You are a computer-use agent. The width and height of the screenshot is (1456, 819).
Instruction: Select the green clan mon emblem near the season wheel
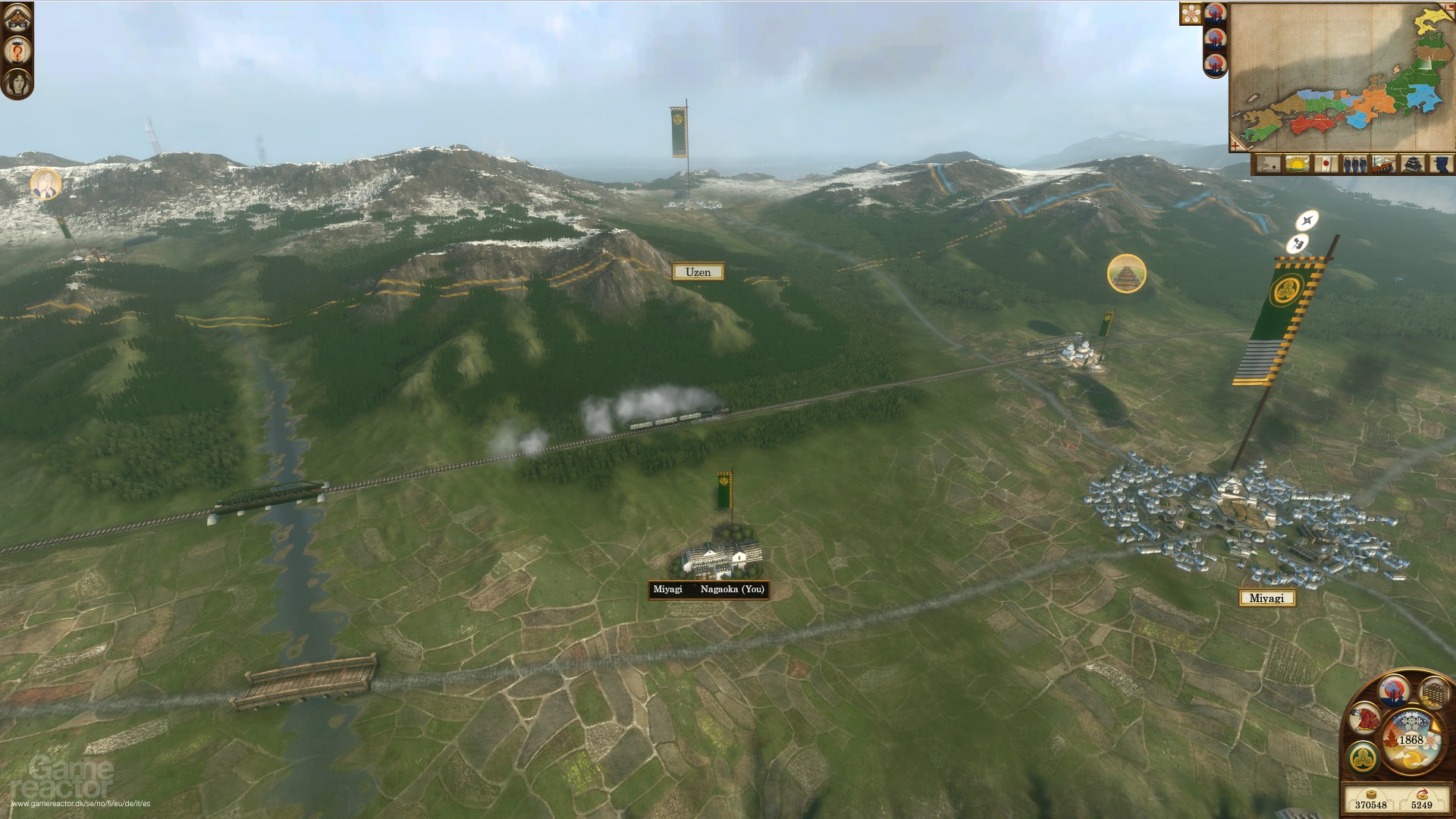1362,758
